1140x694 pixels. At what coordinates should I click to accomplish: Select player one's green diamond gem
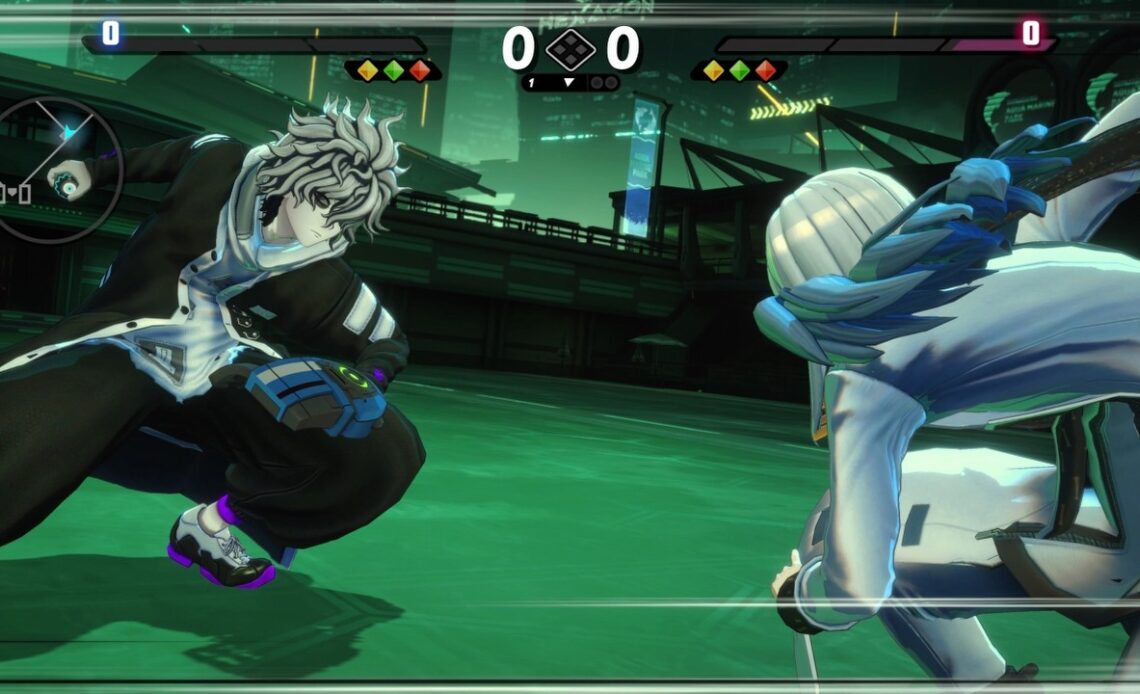pyautogui.click(x=393, y=70)
